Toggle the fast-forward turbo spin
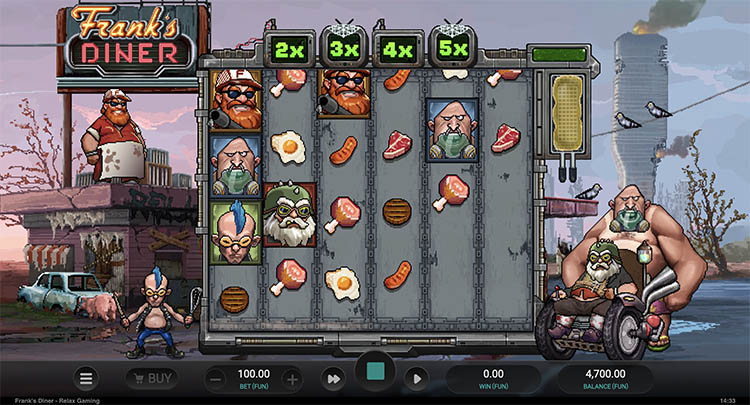This screenshot has width=750, height=405. click(331, 378)
